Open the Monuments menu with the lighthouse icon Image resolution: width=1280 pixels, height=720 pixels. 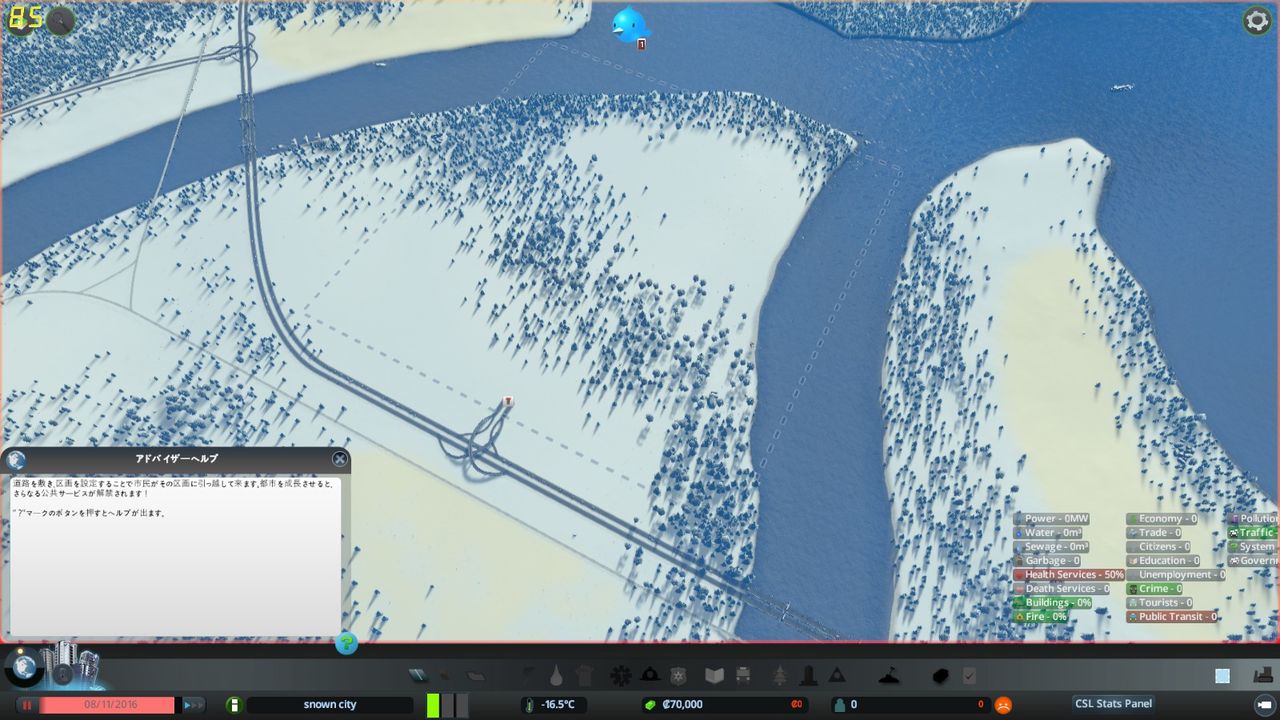(808, 676)
